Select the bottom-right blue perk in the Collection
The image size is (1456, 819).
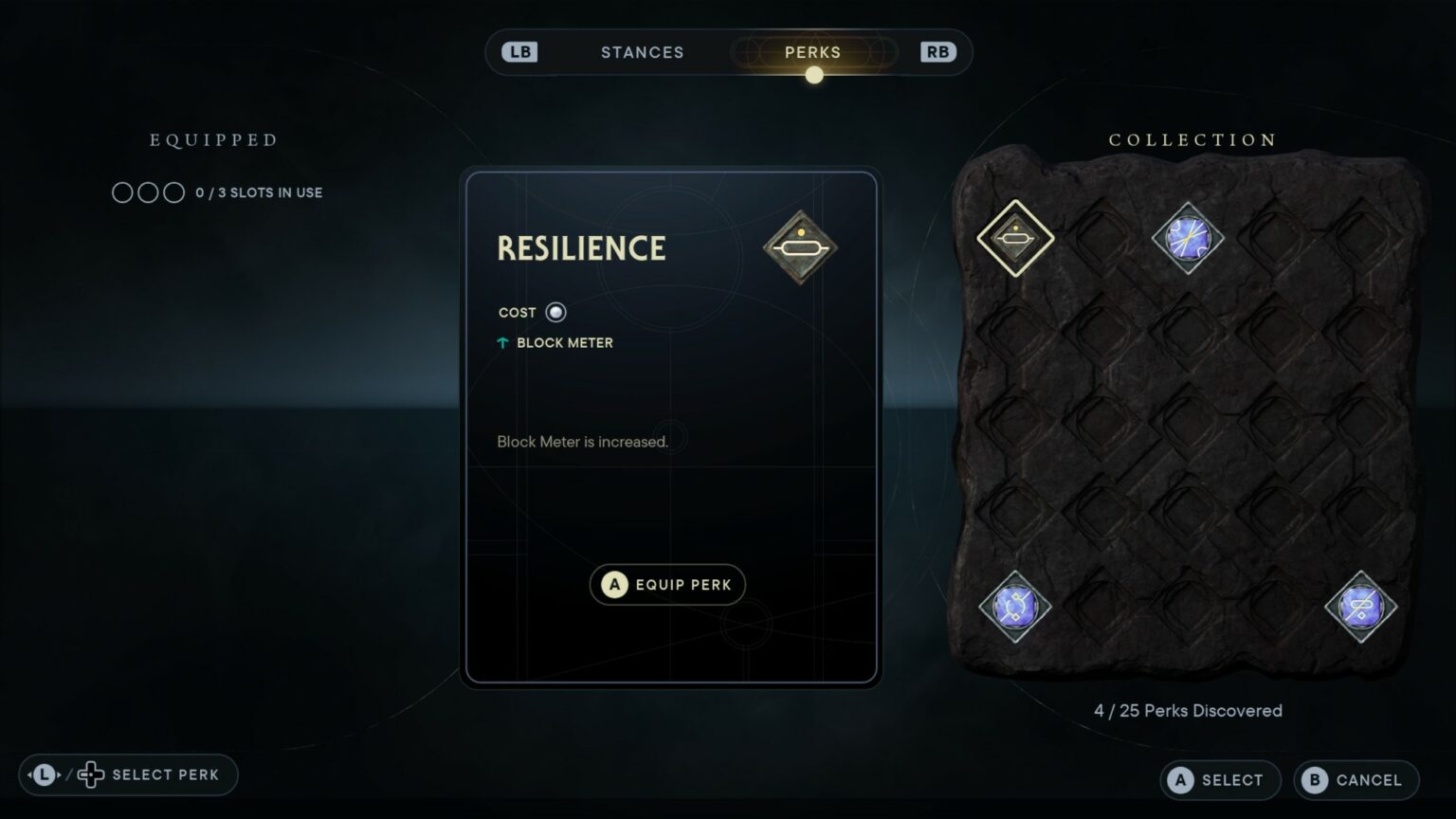coord(1359,608)
